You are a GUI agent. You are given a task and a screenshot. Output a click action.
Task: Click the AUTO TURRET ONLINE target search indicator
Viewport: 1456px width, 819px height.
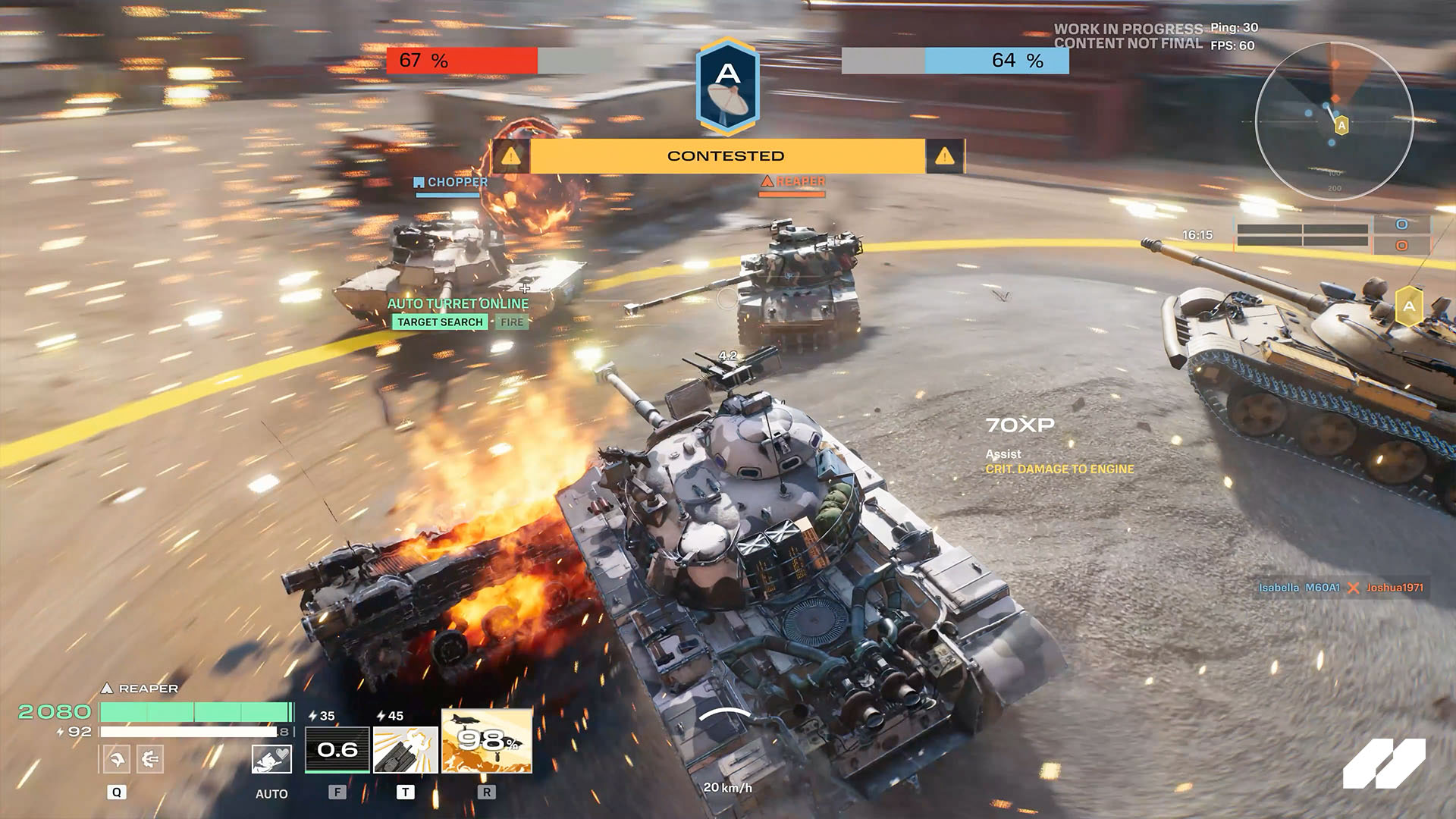pos(440,322)
